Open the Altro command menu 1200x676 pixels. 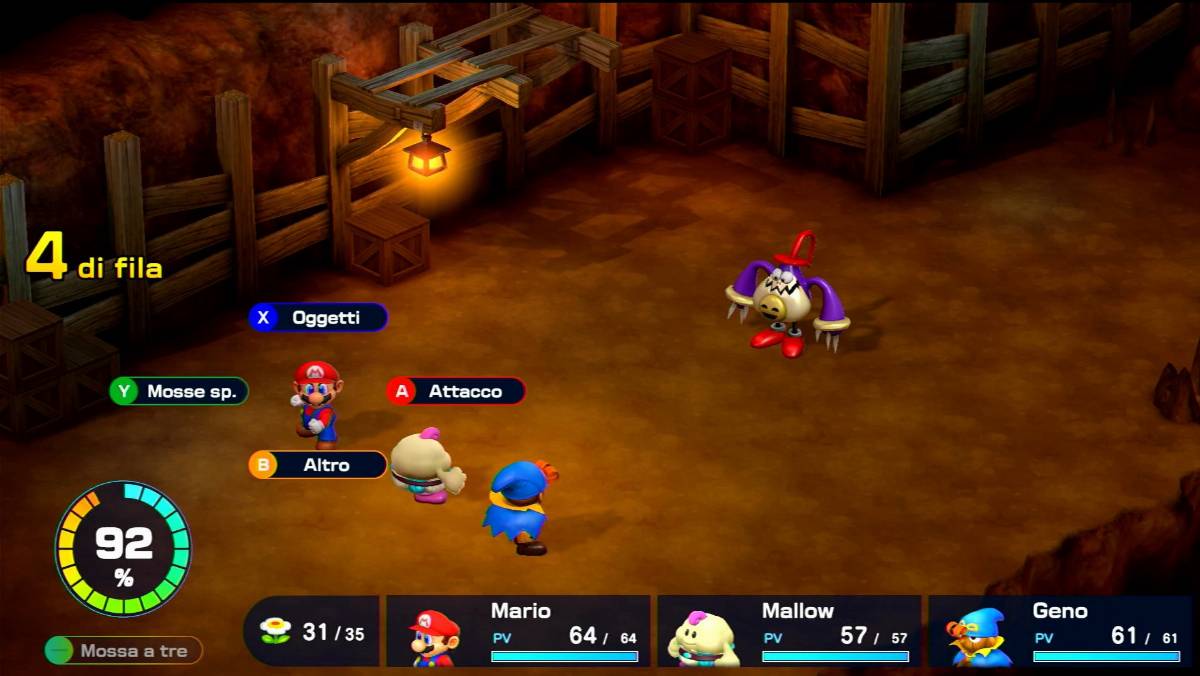[318, 465]
